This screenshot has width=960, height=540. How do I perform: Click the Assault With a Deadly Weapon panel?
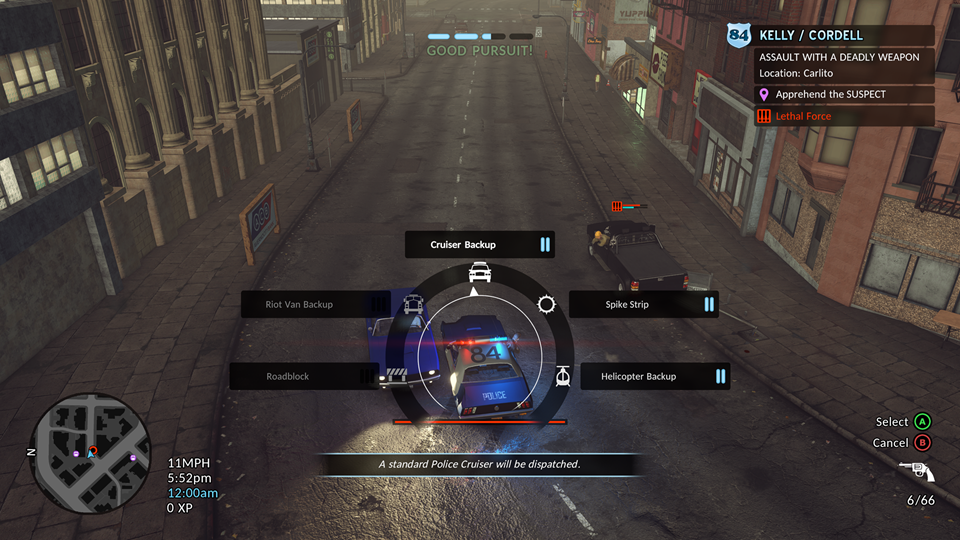pyautogui.click(x=845, y=65)
